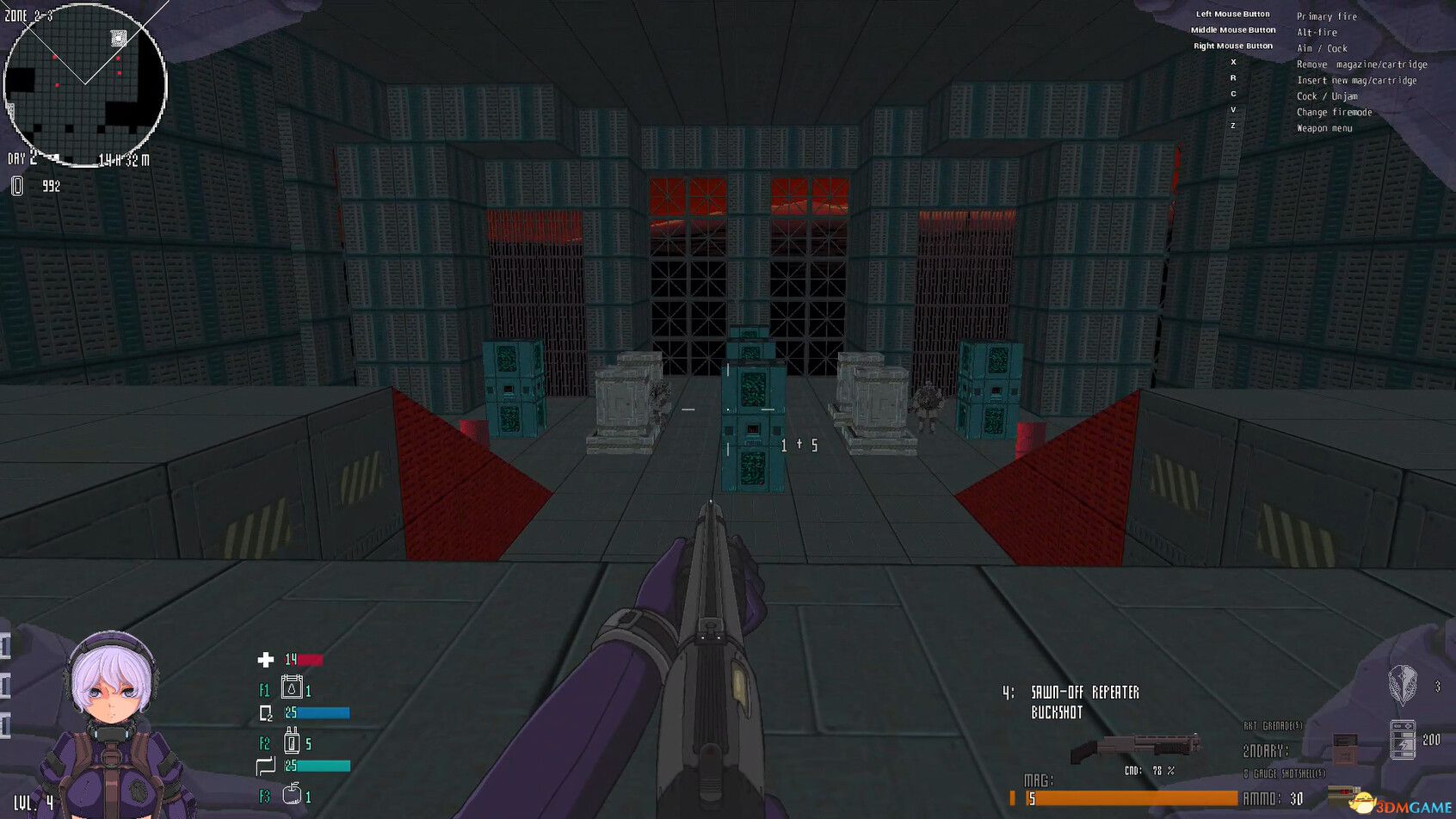
Task: Switch to the BUCKSHOT ammo type label
Action: (1057, 713)
